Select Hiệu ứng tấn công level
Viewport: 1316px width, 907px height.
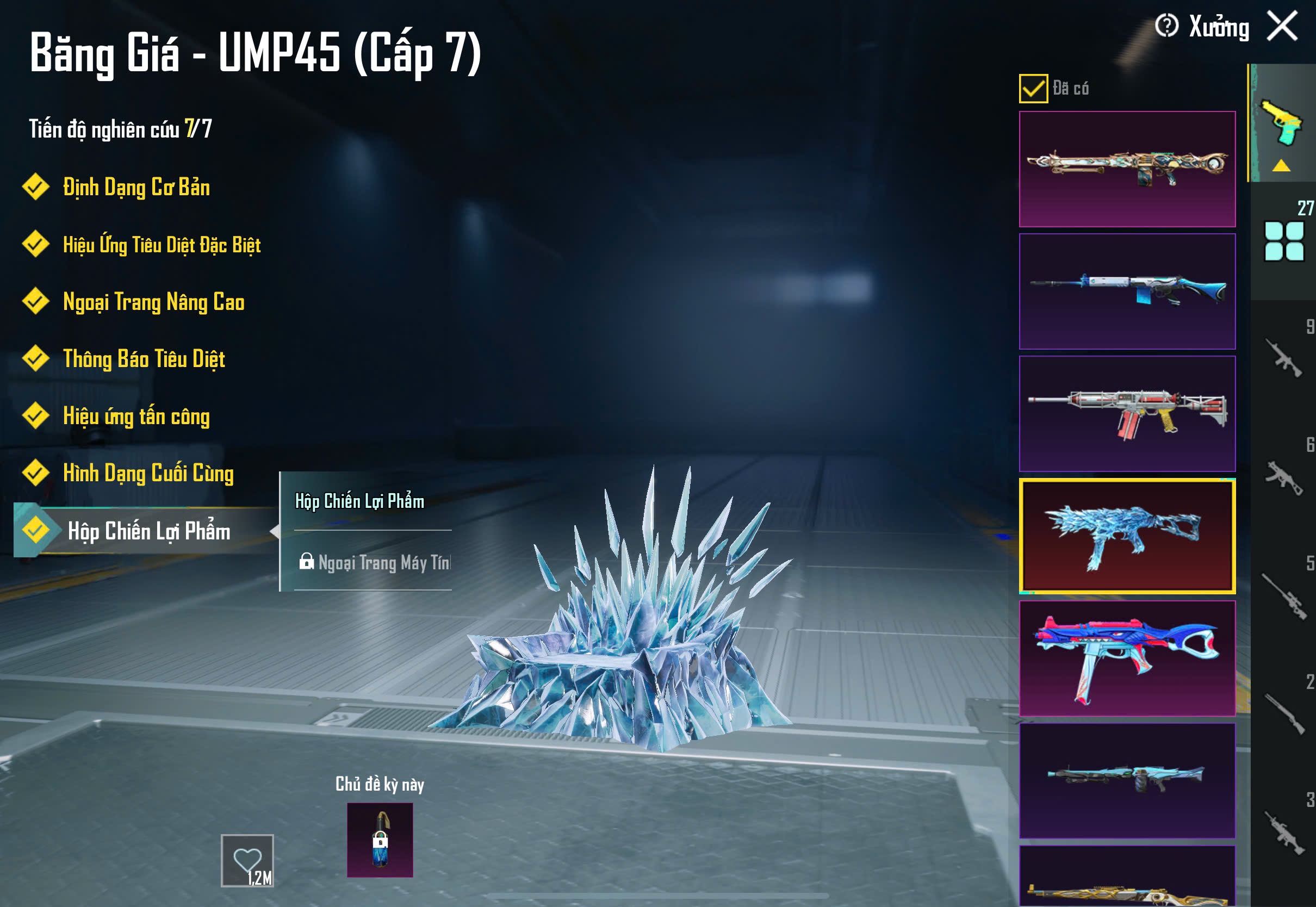(136, 416)
